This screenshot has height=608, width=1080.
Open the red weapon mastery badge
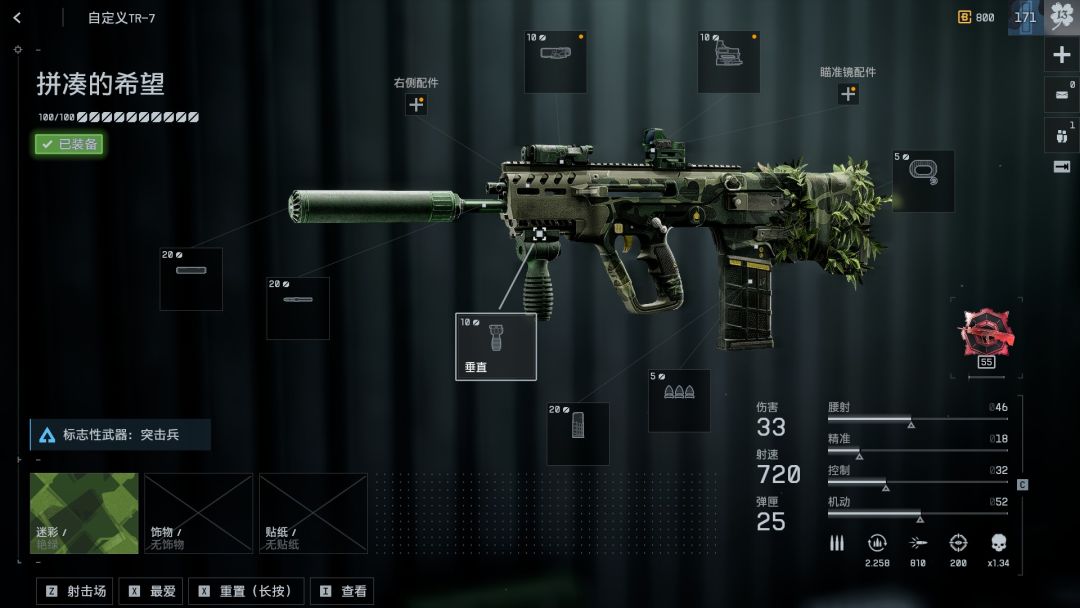click(x=986, y=333)
